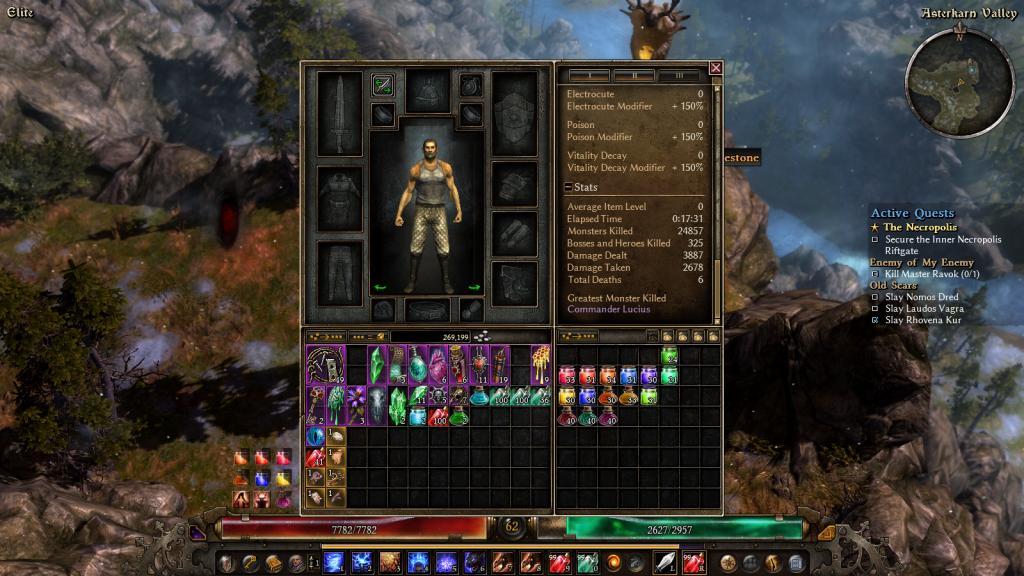Select the dripping honeycomb item
This screenshot has height=576, width=1024.
click(541, 364)
